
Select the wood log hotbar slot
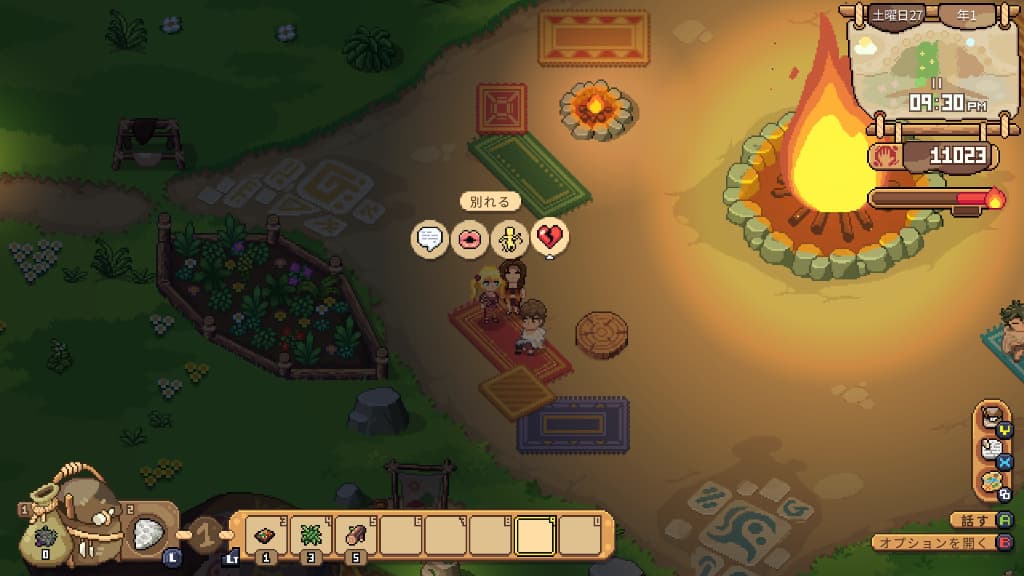(355, 535)
